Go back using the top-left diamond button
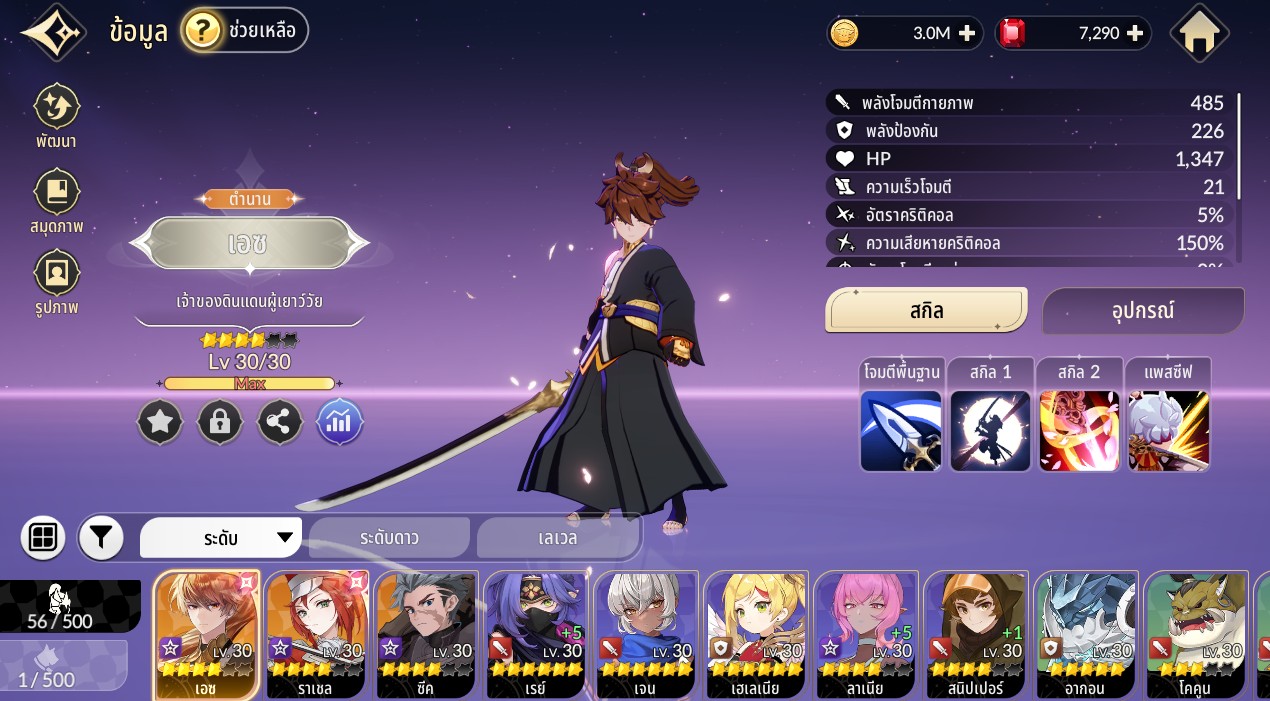Viewport: 1270px width, 701px height. coord(54,33)
